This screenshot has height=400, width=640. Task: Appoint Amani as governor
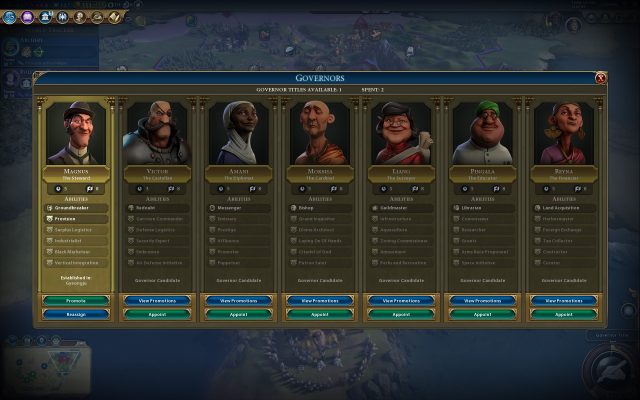click(x=238, y=314)
